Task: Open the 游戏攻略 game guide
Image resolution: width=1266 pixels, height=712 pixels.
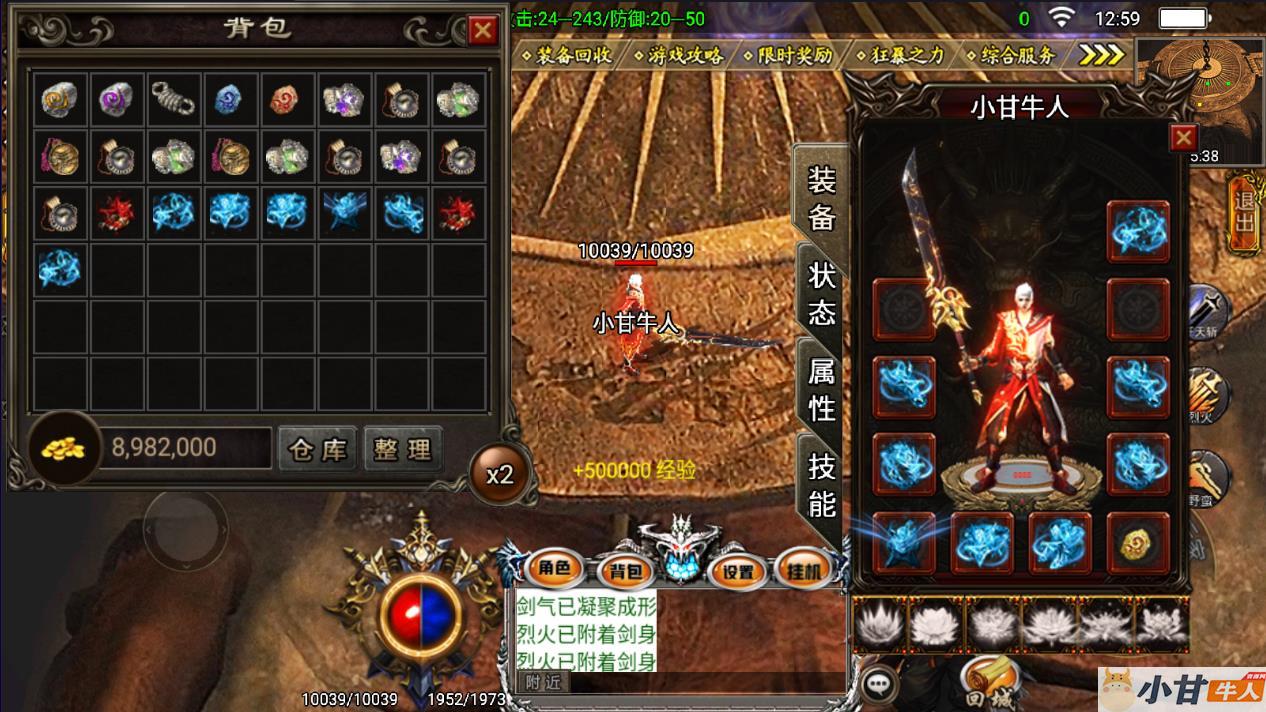Action: tap(685, 55)
